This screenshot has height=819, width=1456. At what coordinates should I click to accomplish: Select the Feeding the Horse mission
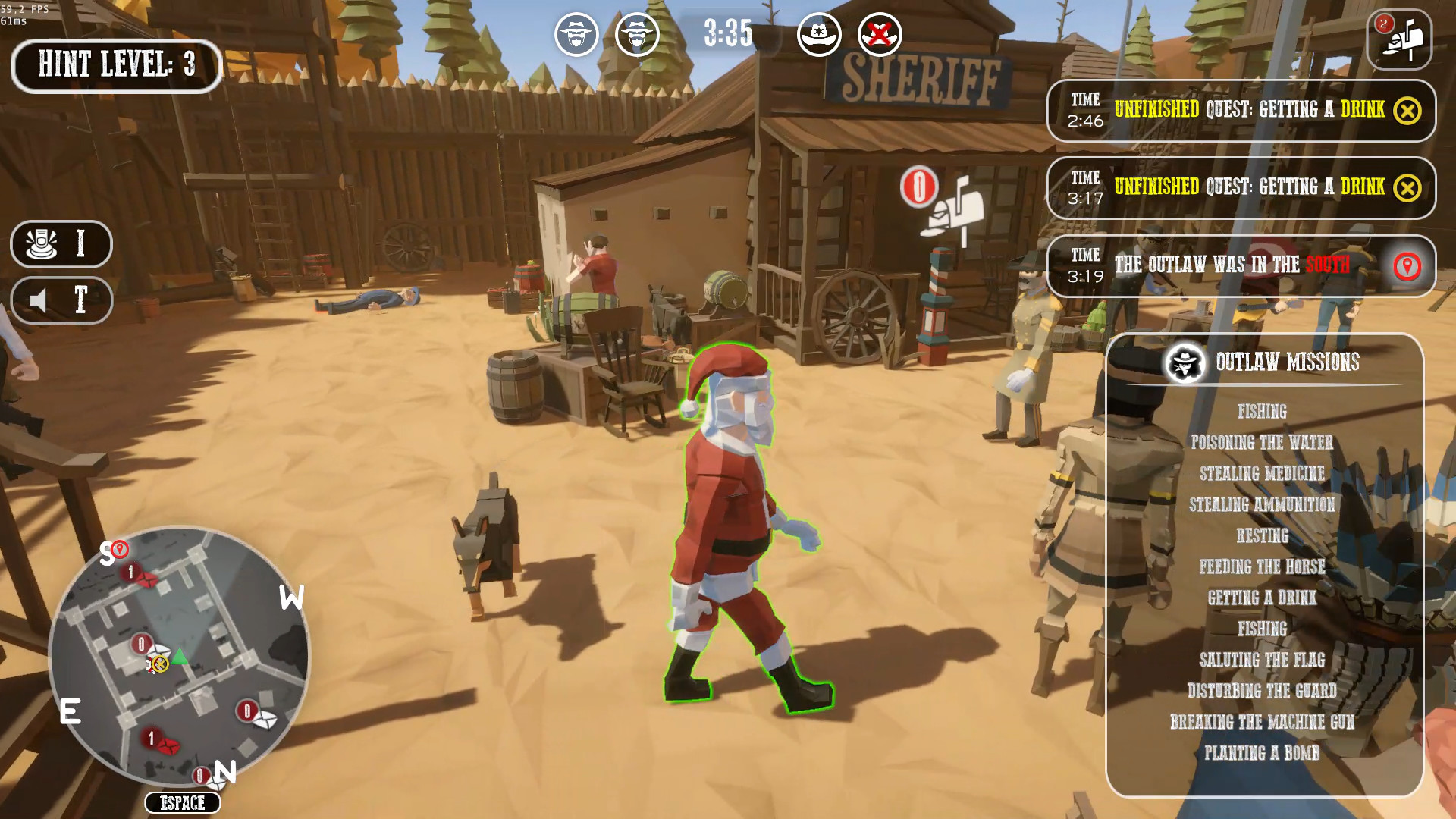click(1262, 566)
